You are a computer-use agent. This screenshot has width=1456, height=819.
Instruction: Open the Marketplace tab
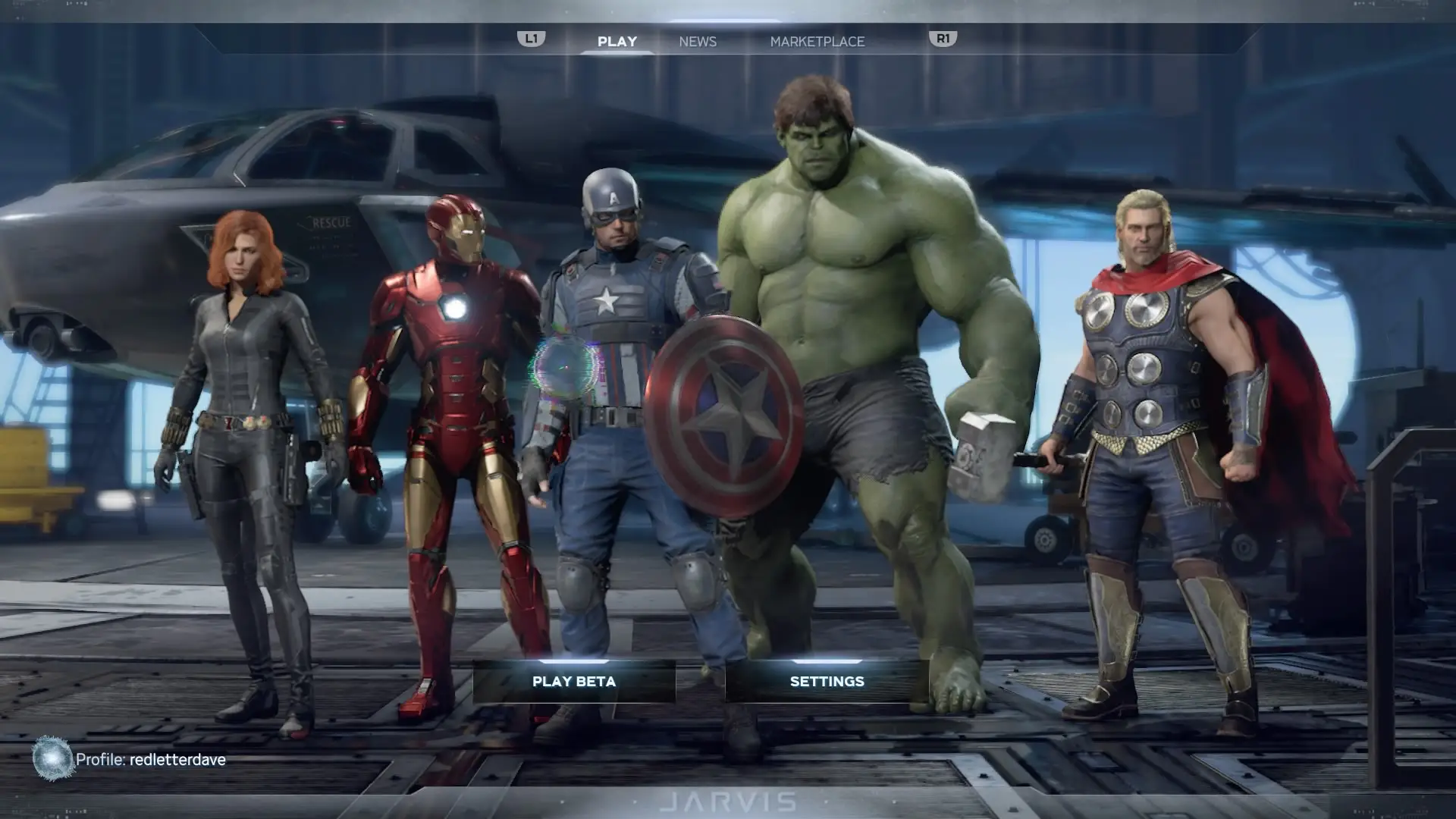coord(817,42)
